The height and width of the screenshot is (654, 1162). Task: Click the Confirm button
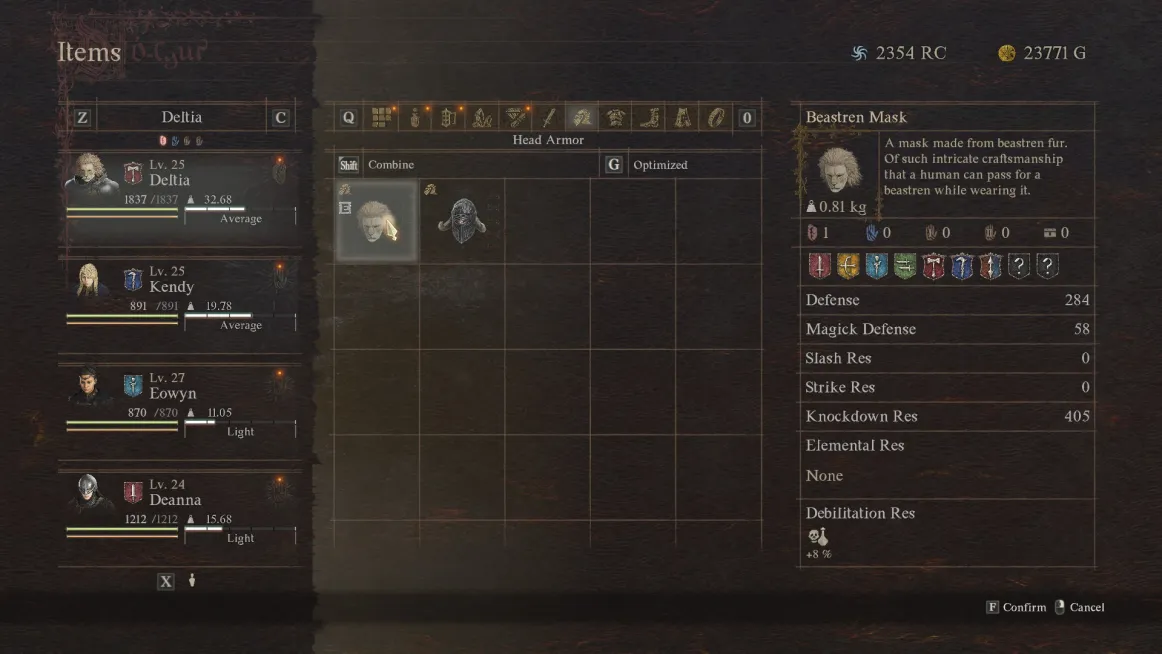[1017, 607]
